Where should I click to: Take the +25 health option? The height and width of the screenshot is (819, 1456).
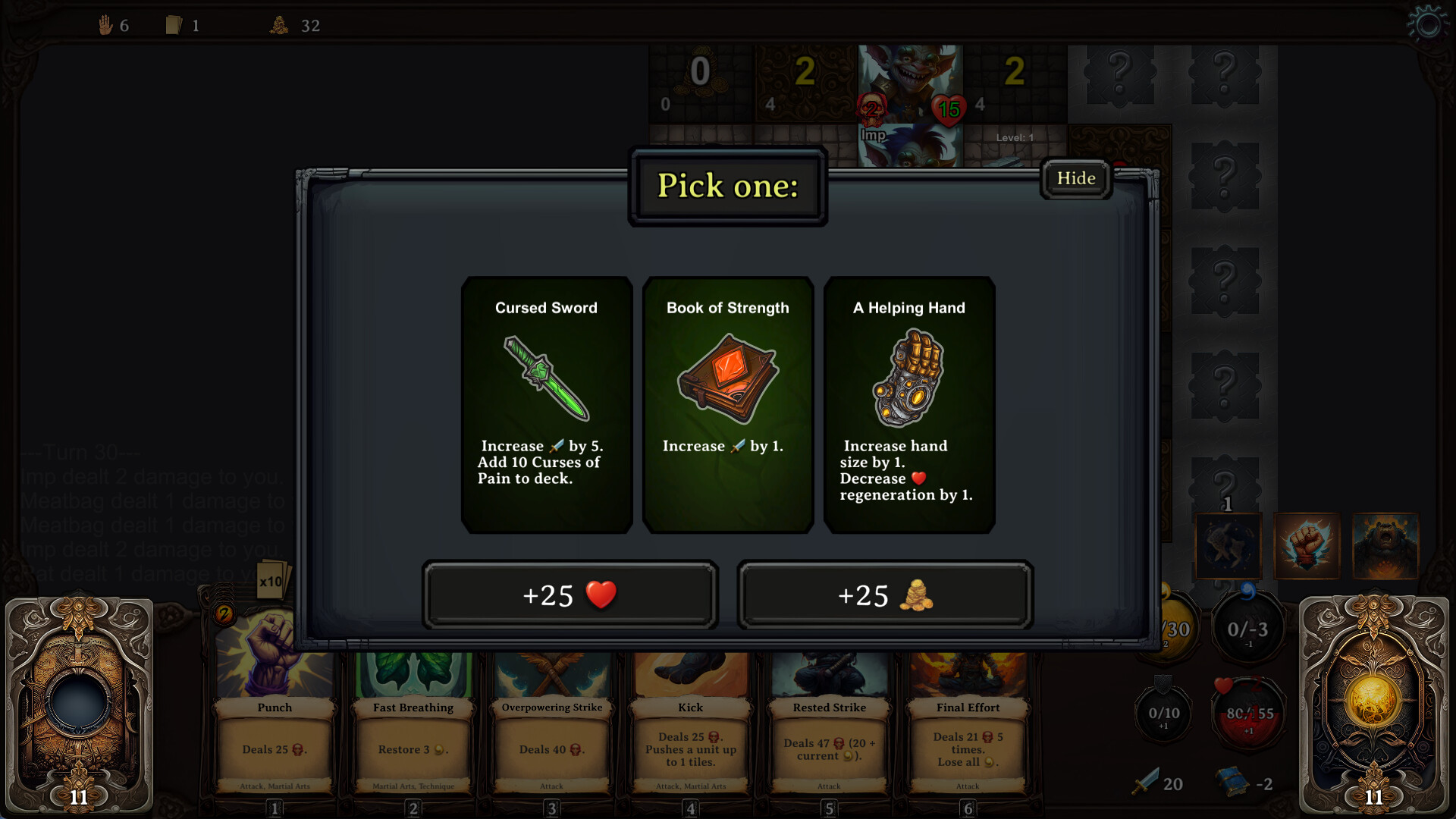pos(570,595)
